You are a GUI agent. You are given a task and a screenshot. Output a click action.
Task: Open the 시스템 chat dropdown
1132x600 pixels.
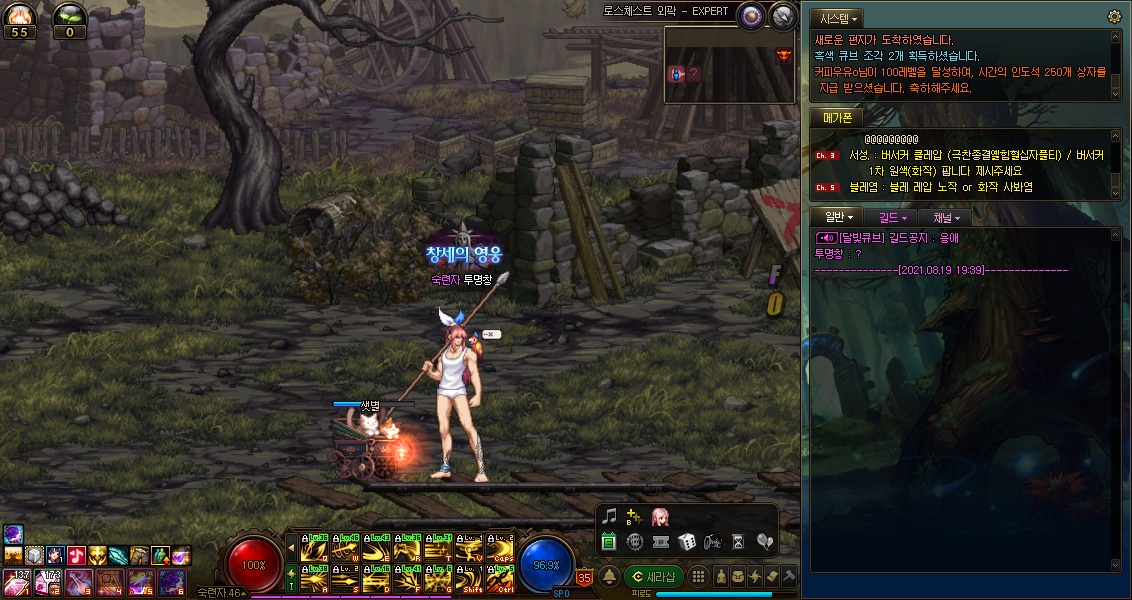point(836,19)
